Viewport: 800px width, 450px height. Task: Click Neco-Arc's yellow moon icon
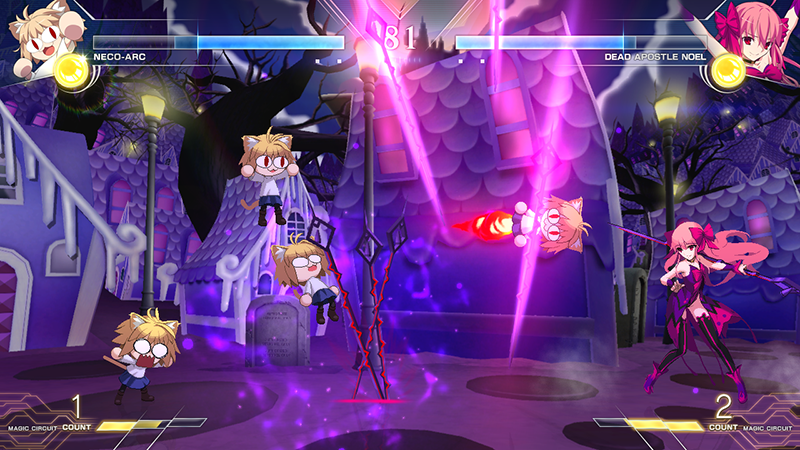pyautogui.click(x=72, y=69)
